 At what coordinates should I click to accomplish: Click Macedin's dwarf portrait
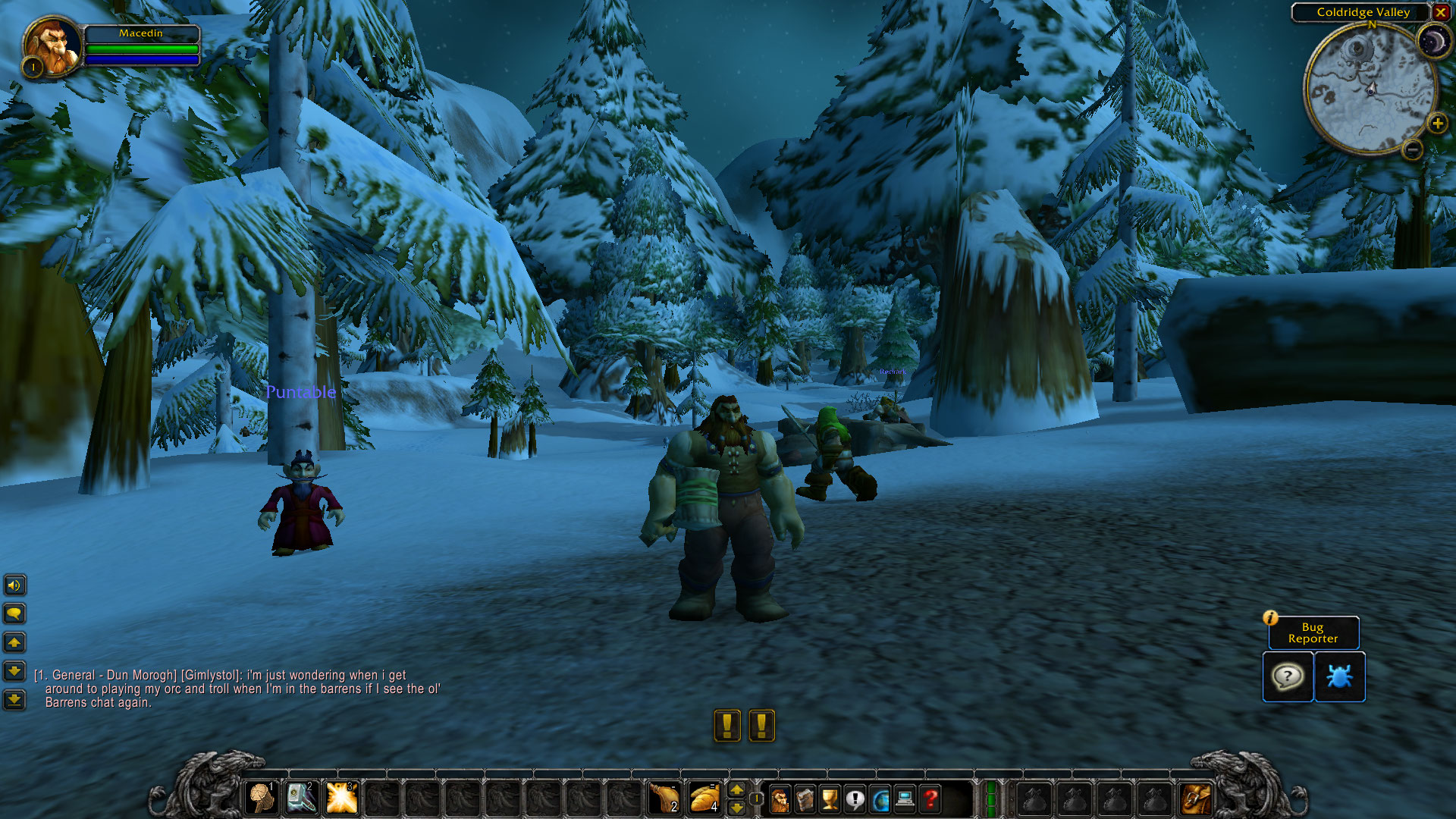52,44
